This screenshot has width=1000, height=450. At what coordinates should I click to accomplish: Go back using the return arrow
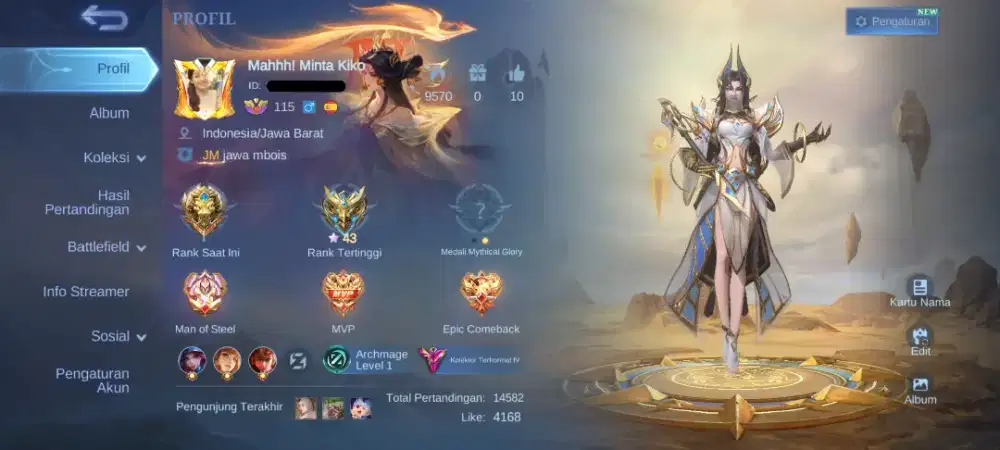pos(104,18)
